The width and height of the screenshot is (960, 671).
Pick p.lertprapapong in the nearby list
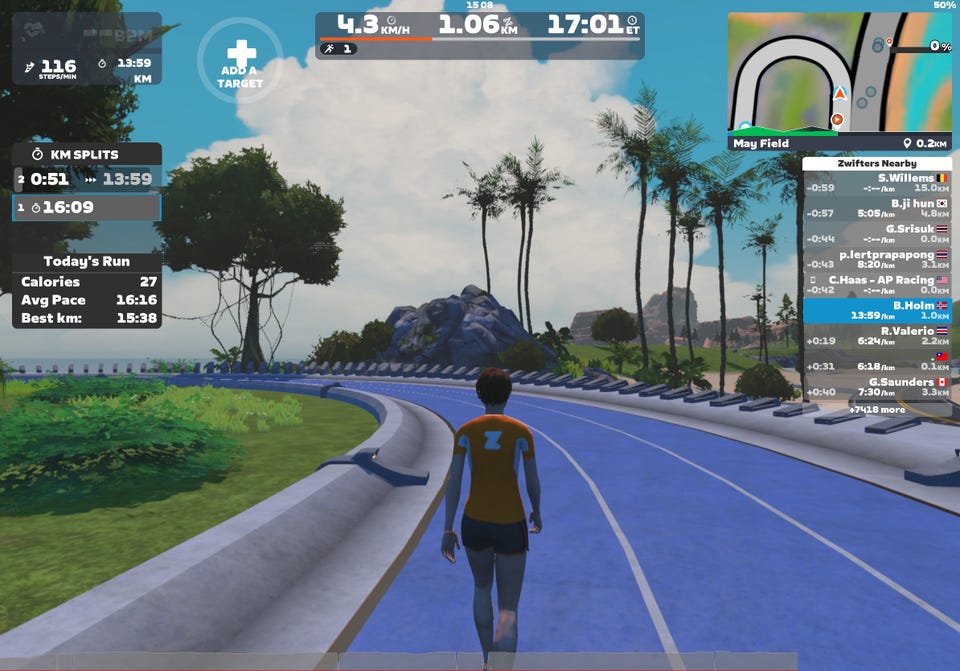point(877,259)
